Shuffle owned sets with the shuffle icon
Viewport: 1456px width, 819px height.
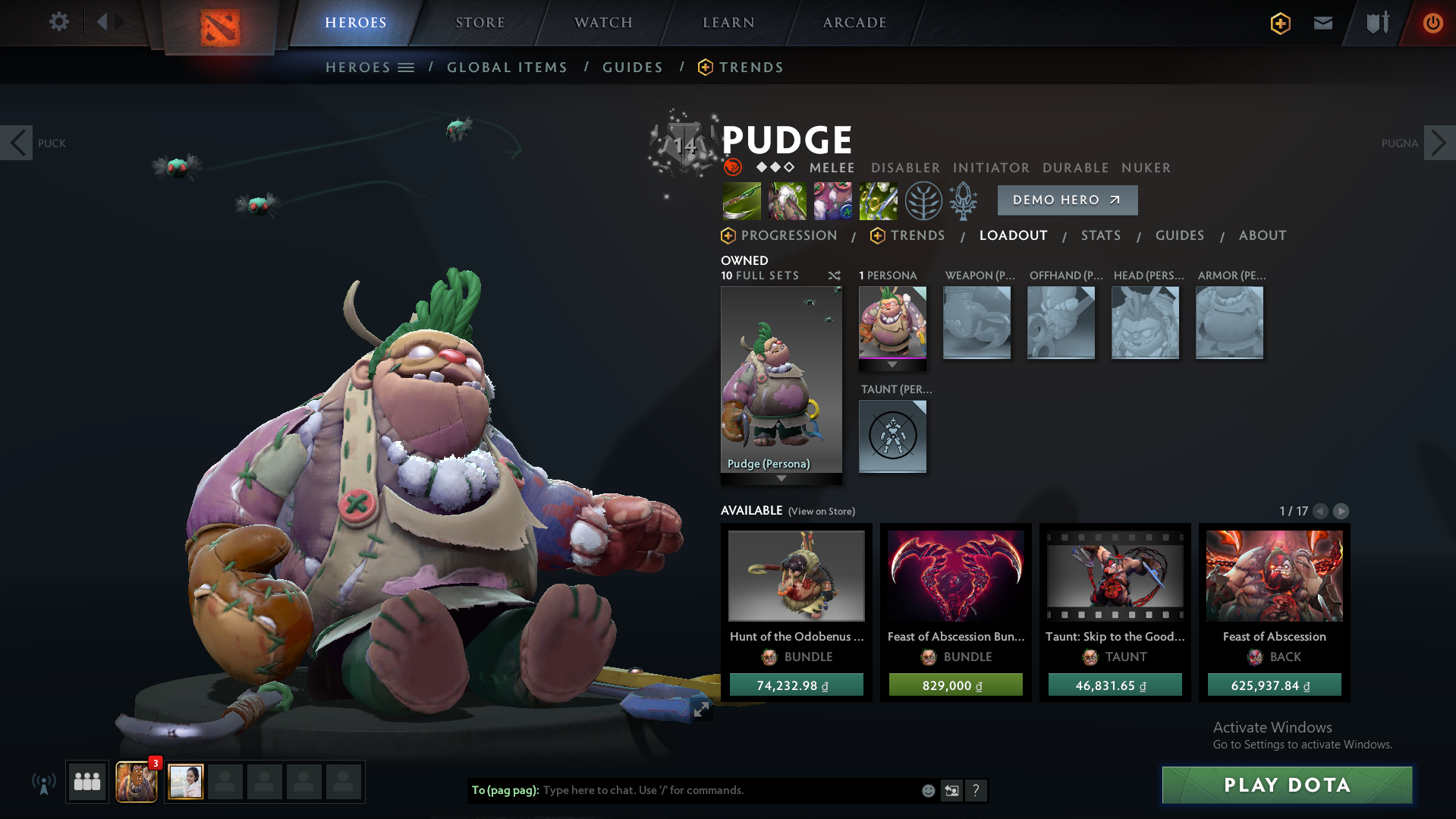834,276
